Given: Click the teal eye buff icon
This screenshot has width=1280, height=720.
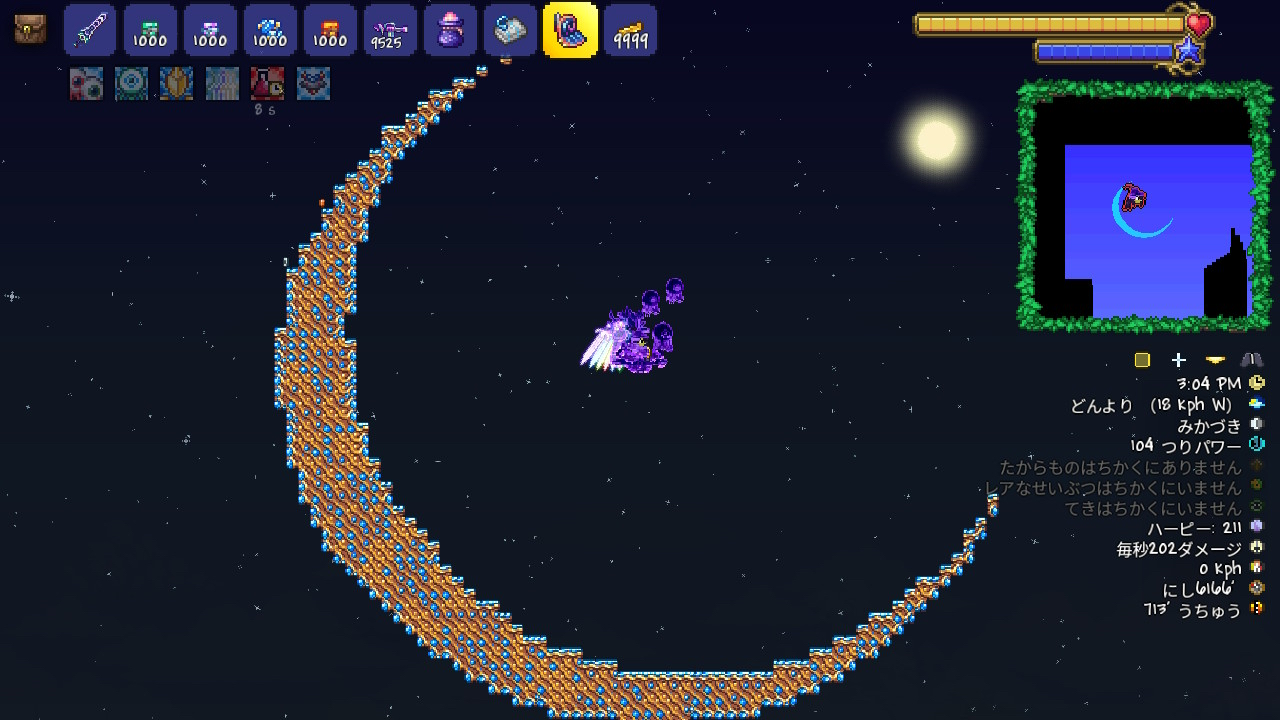Looking at the screenshot, I should pos(131,84).
